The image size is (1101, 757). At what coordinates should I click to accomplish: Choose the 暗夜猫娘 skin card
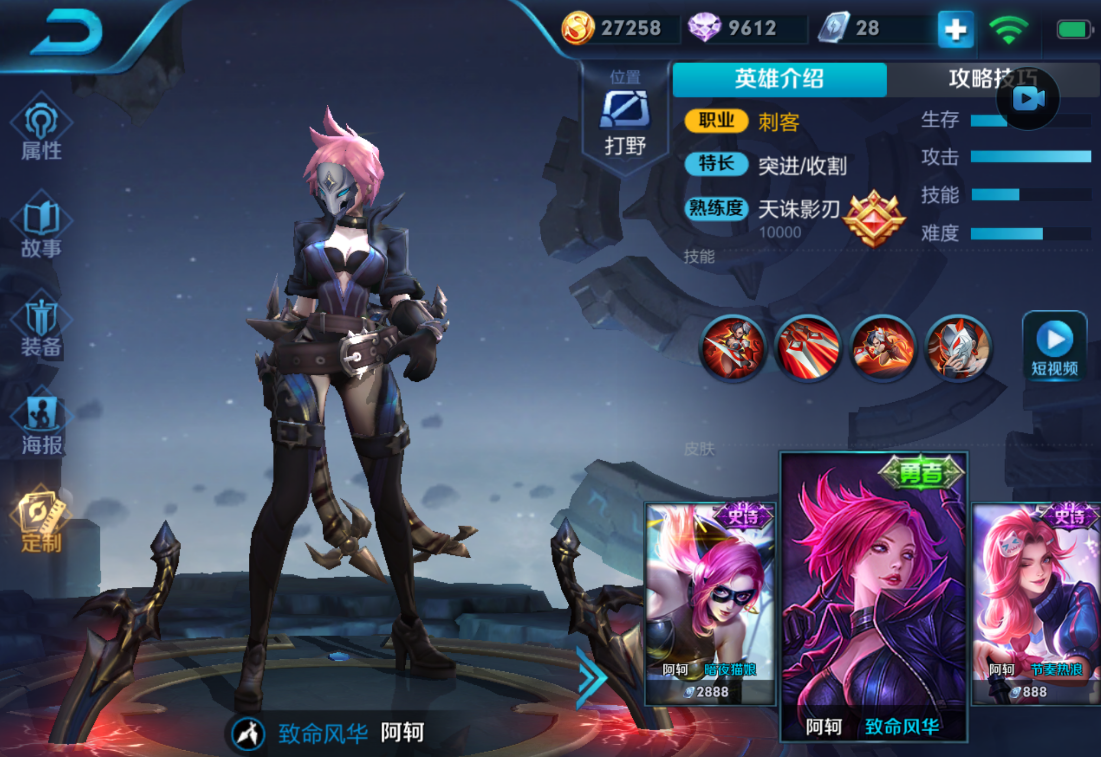coord(710,603)
